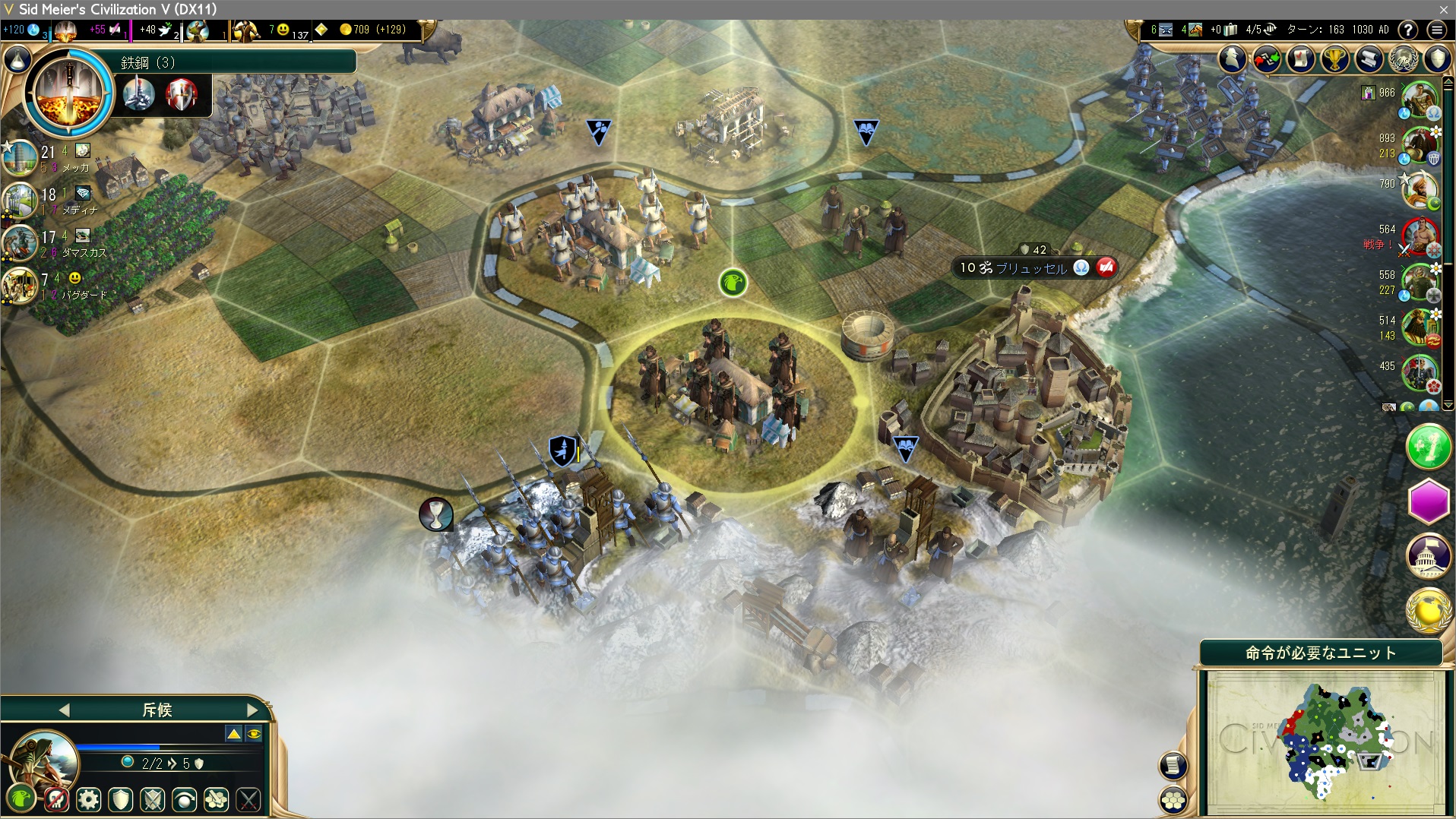This screenshot has height=819, width=1456.
Task: Select the previous unit with left arrow
Action: [64, 710]
